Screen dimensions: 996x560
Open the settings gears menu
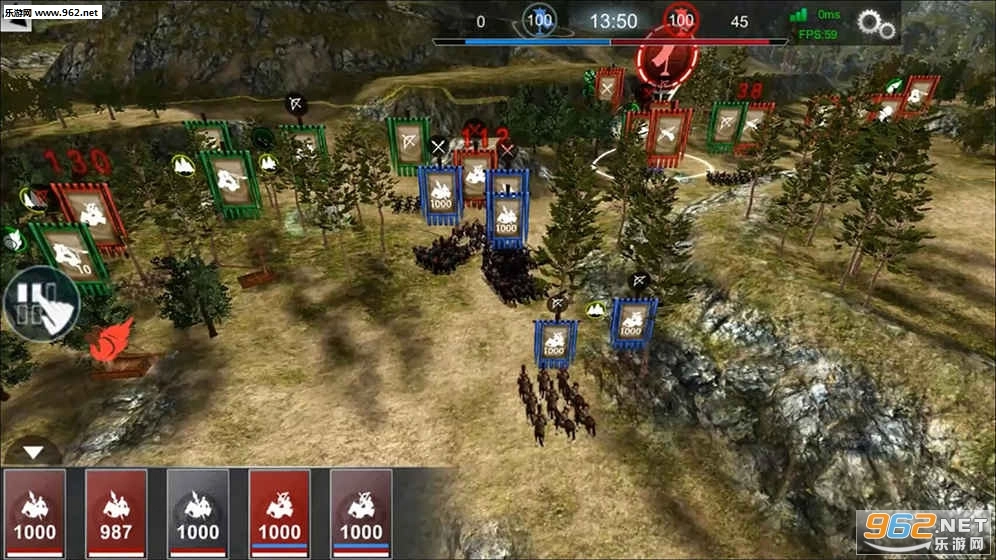click(x=876, y=23)
